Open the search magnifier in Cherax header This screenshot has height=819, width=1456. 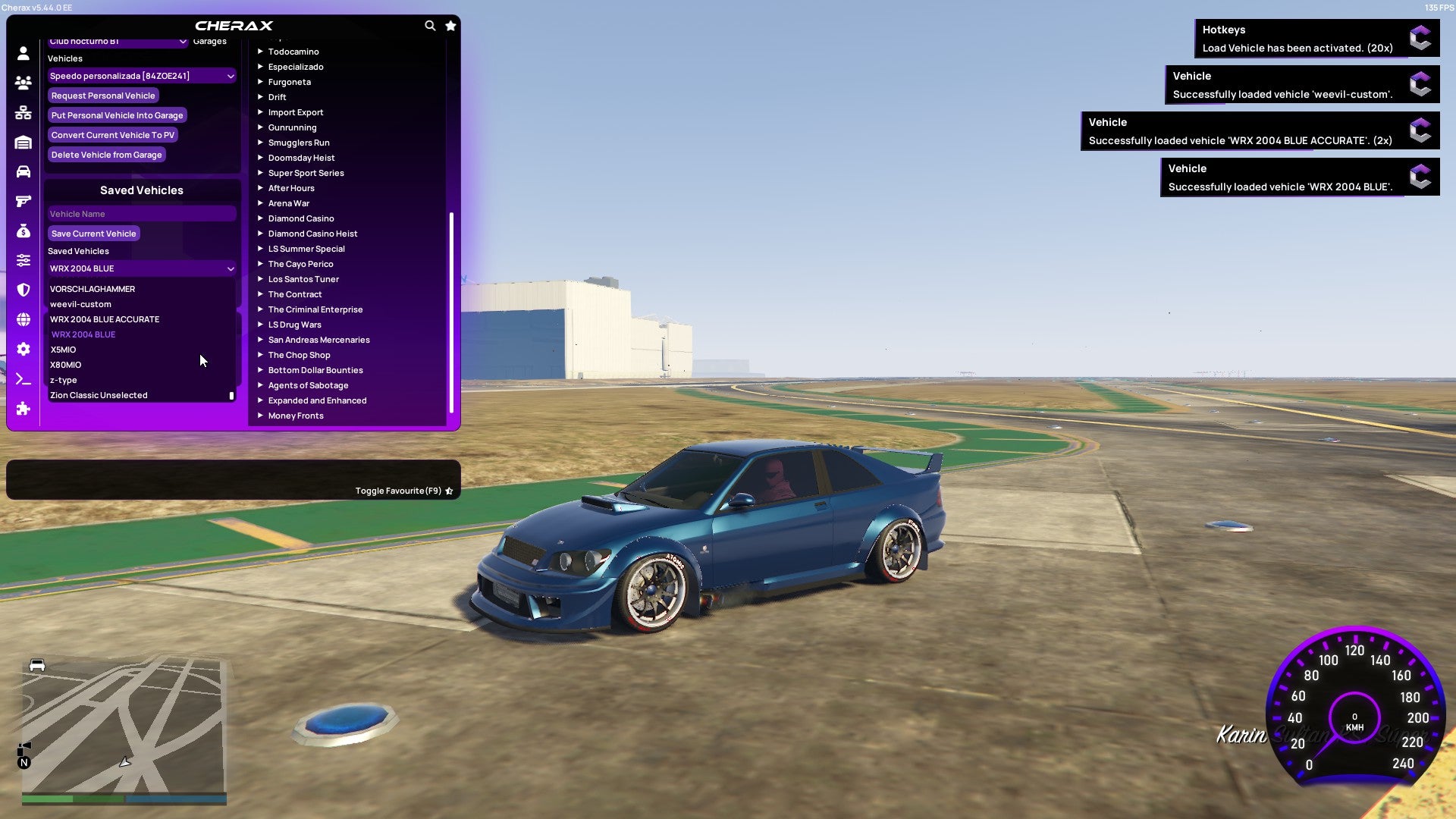[x=430, y=25]
